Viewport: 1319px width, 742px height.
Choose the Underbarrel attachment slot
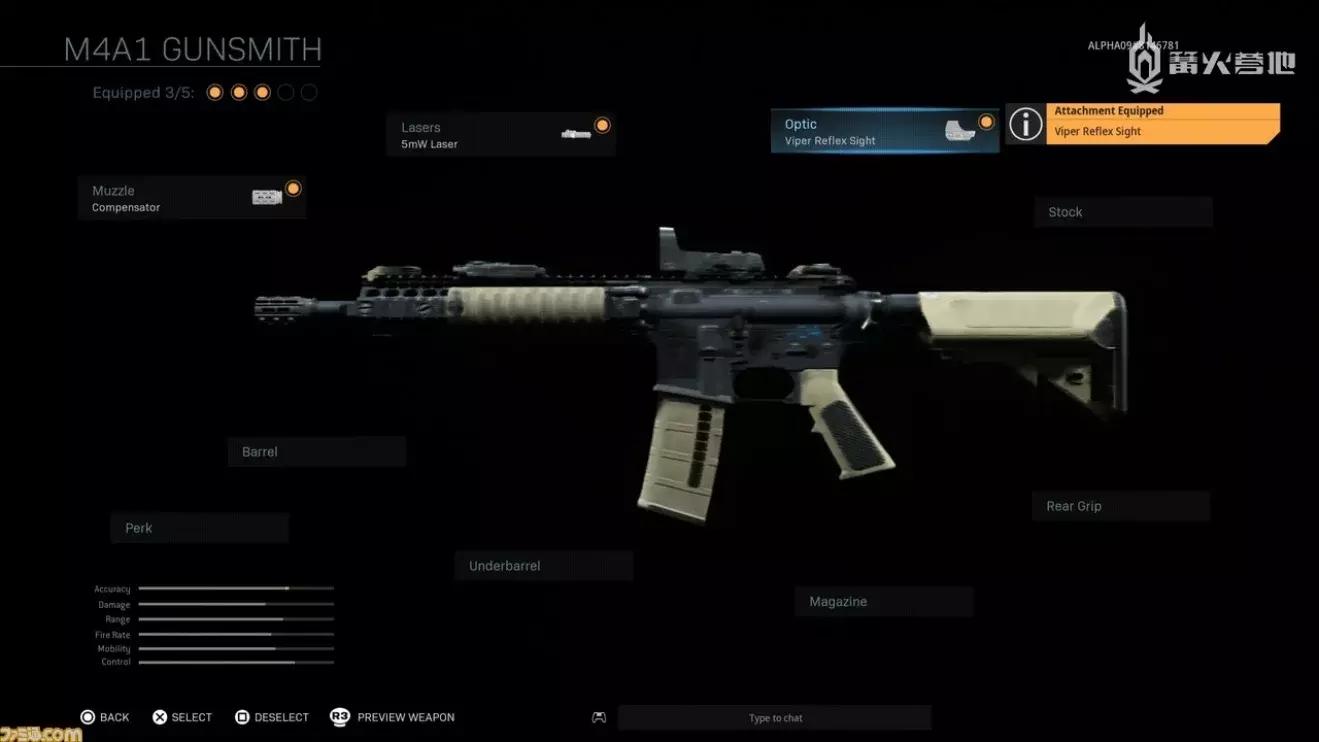(x=543, y=566)
